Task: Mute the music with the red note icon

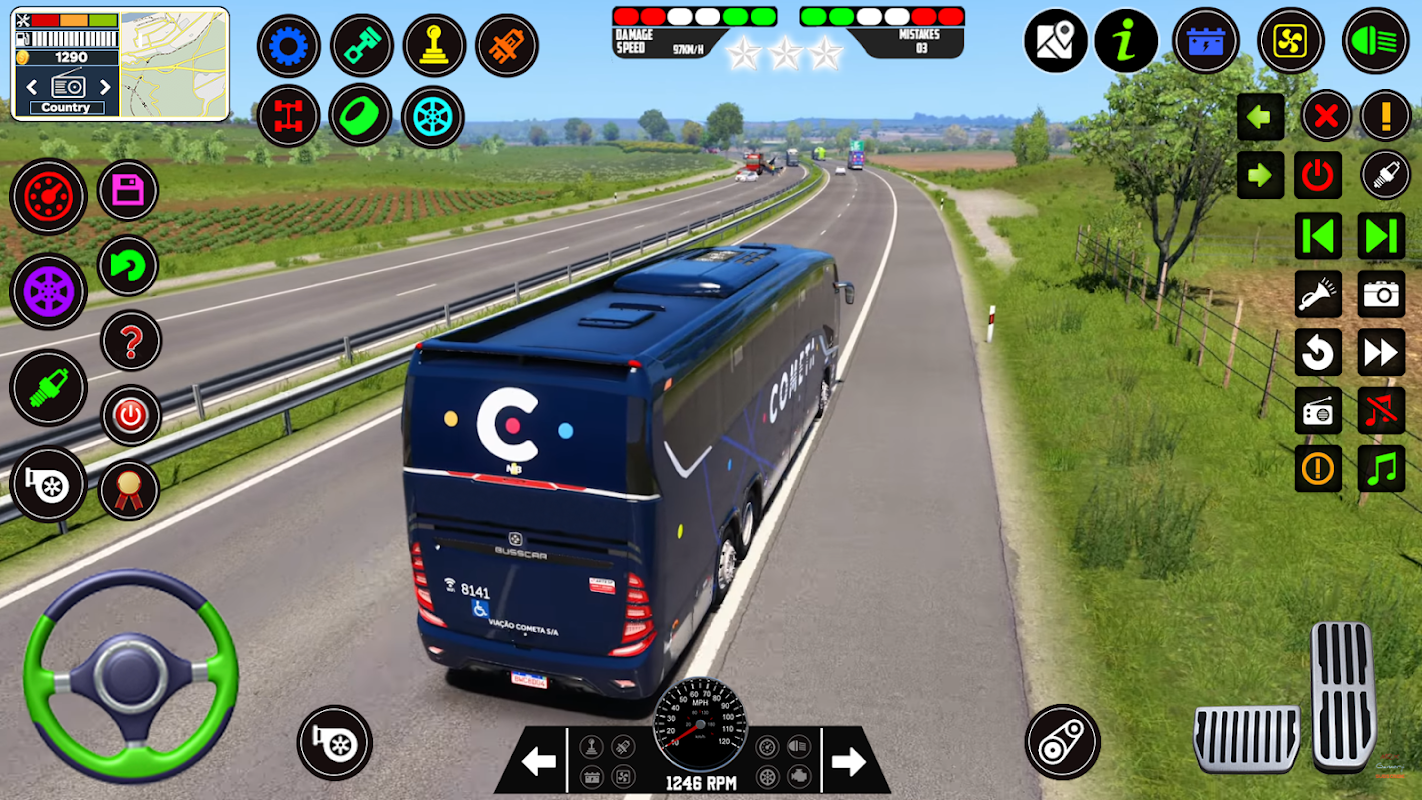Action: point(1381,410)
